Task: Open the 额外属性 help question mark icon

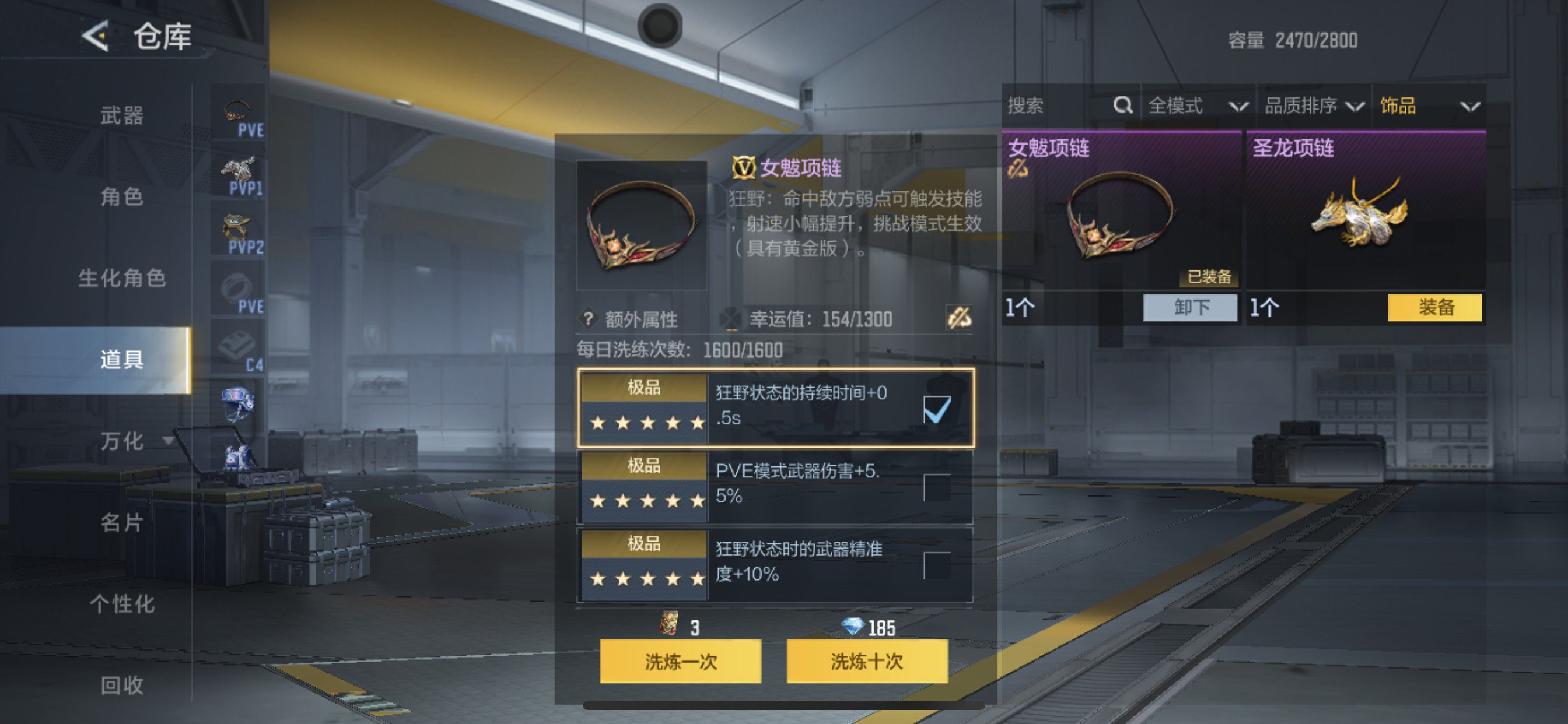Action: point(587,317)
